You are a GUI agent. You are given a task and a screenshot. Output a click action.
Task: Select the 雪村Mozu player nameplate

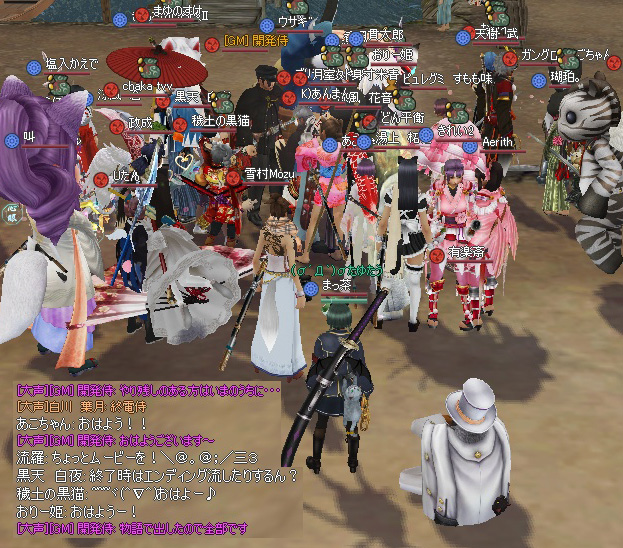pyautogui.click(x=270, y=174)
